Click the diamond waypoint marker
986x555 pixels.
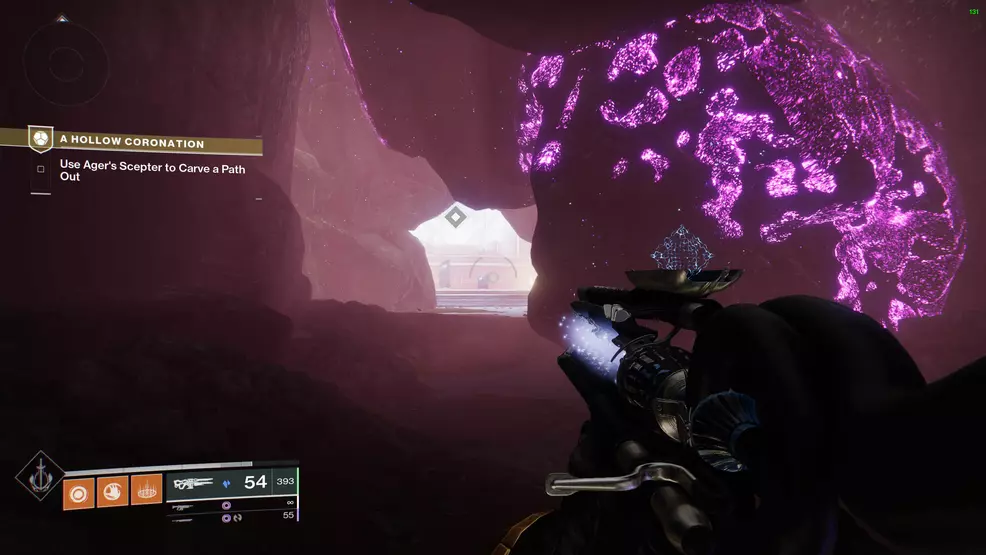(x=456, y=215)
